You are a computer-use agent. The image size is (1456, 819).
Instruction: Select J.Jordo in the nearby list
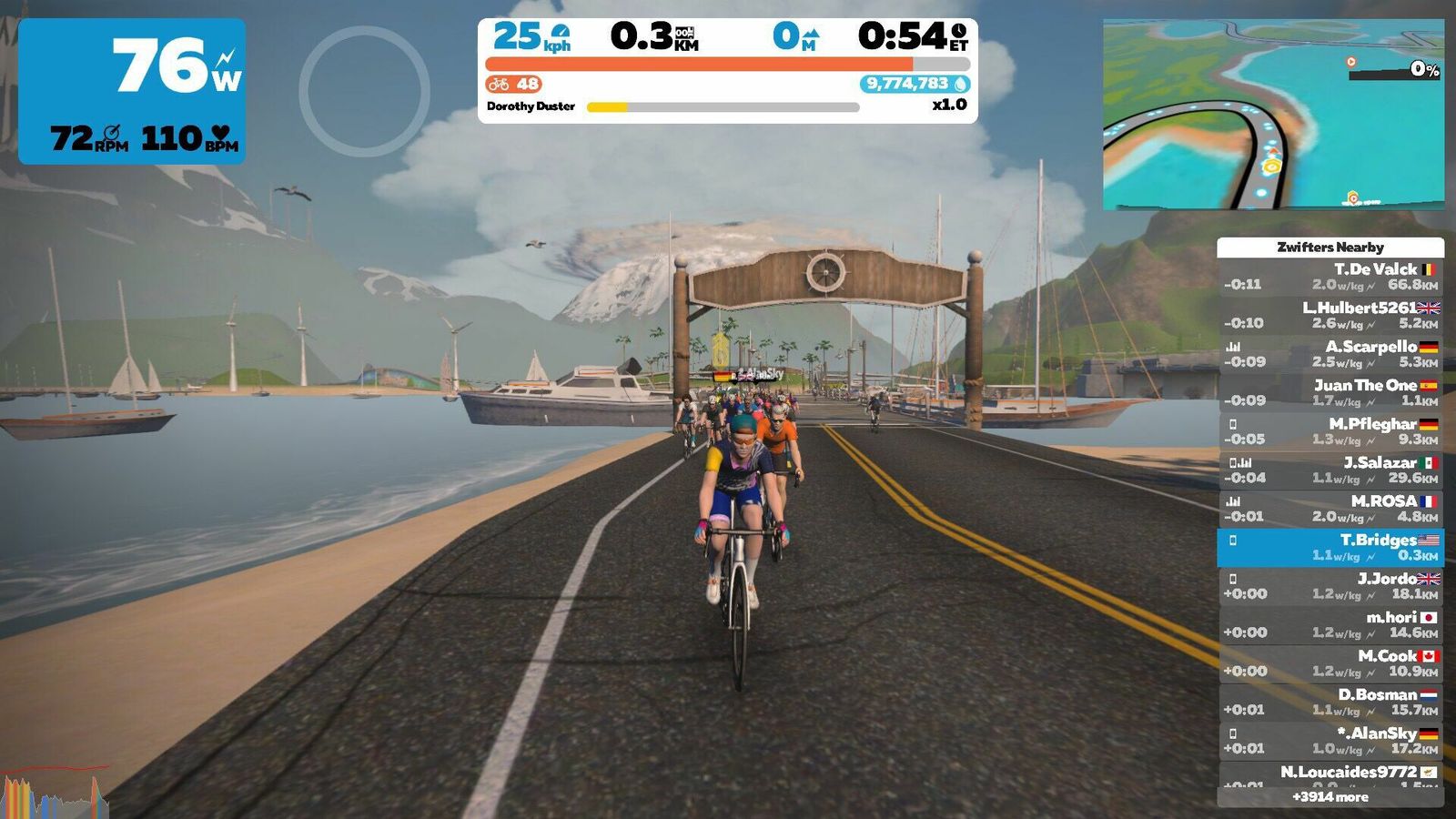pyautogui.click(x=1330, y=586)
